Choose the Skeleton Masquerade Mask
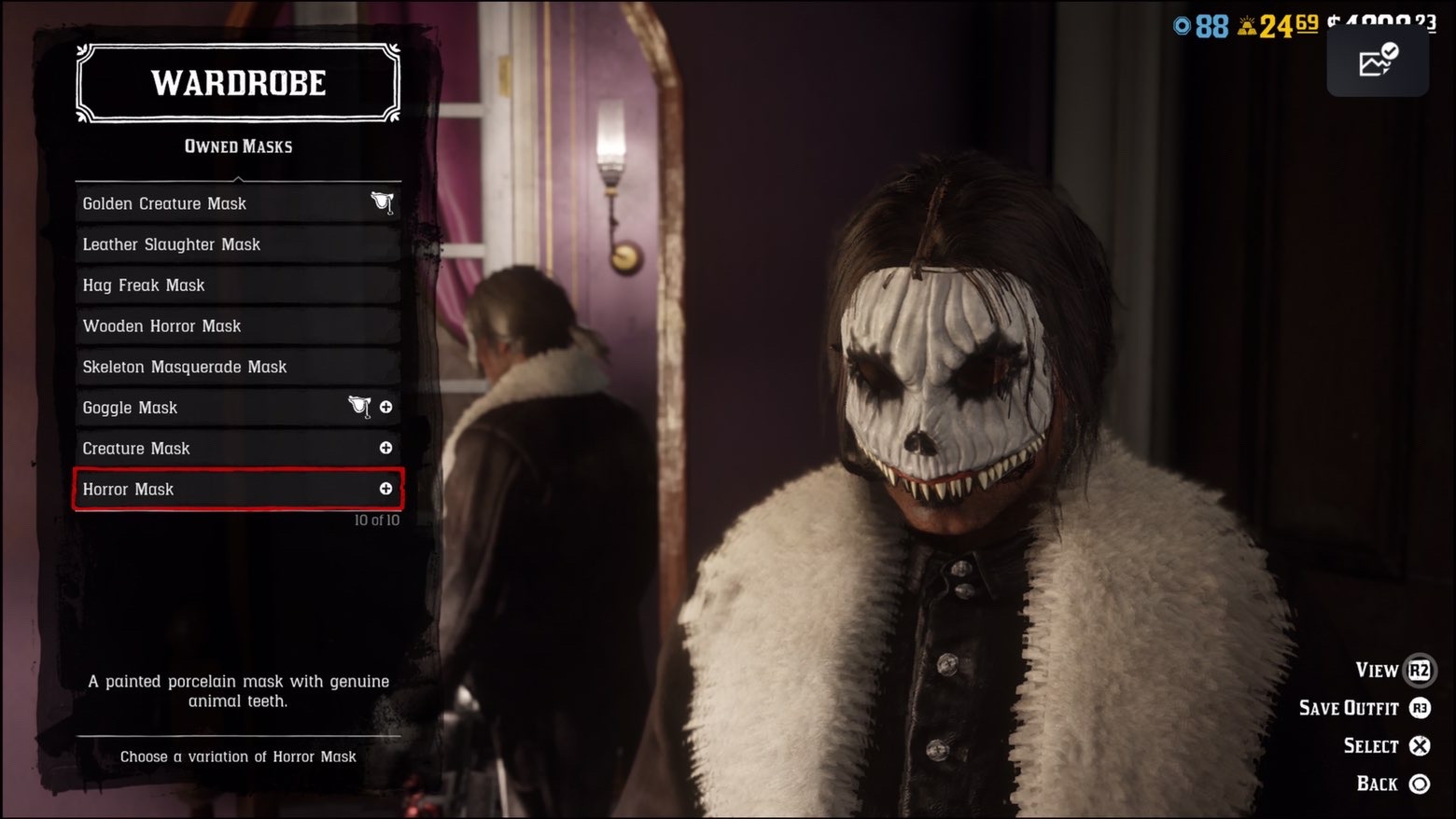 237,367
